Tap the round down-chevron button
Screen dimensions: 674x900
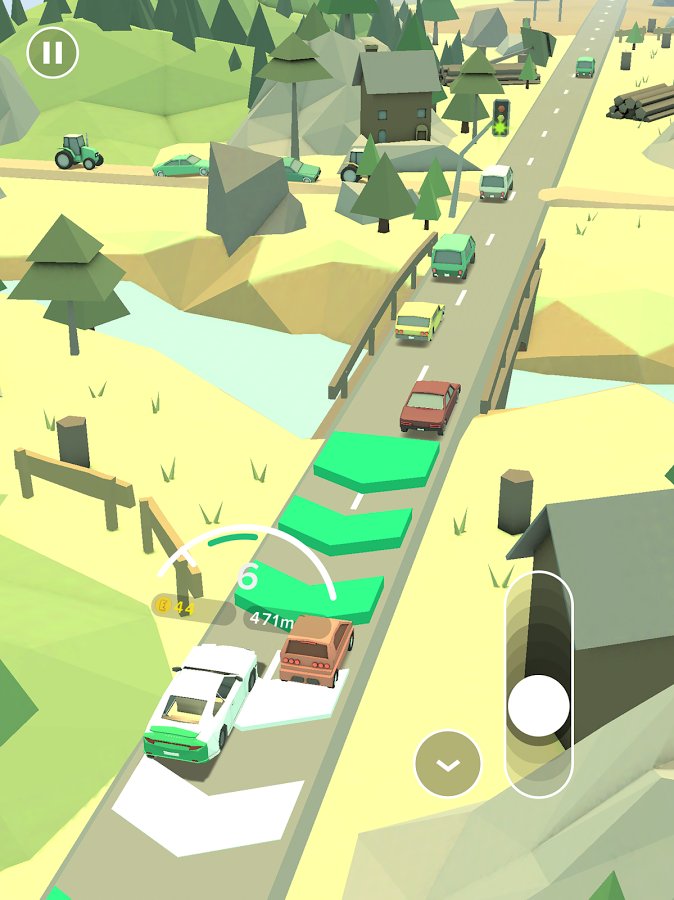point(448,764)
